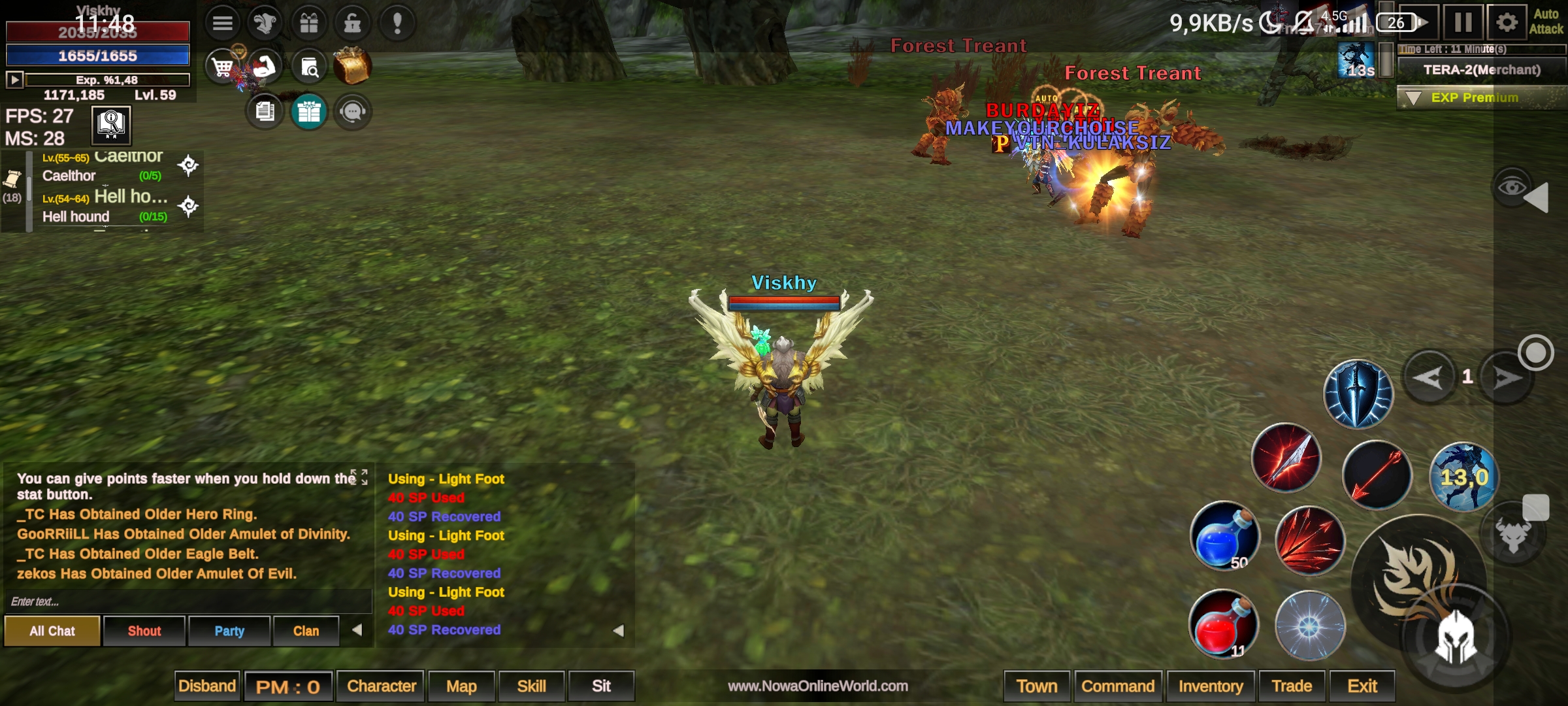Open the Character sheet

click(x=382, y=686)
